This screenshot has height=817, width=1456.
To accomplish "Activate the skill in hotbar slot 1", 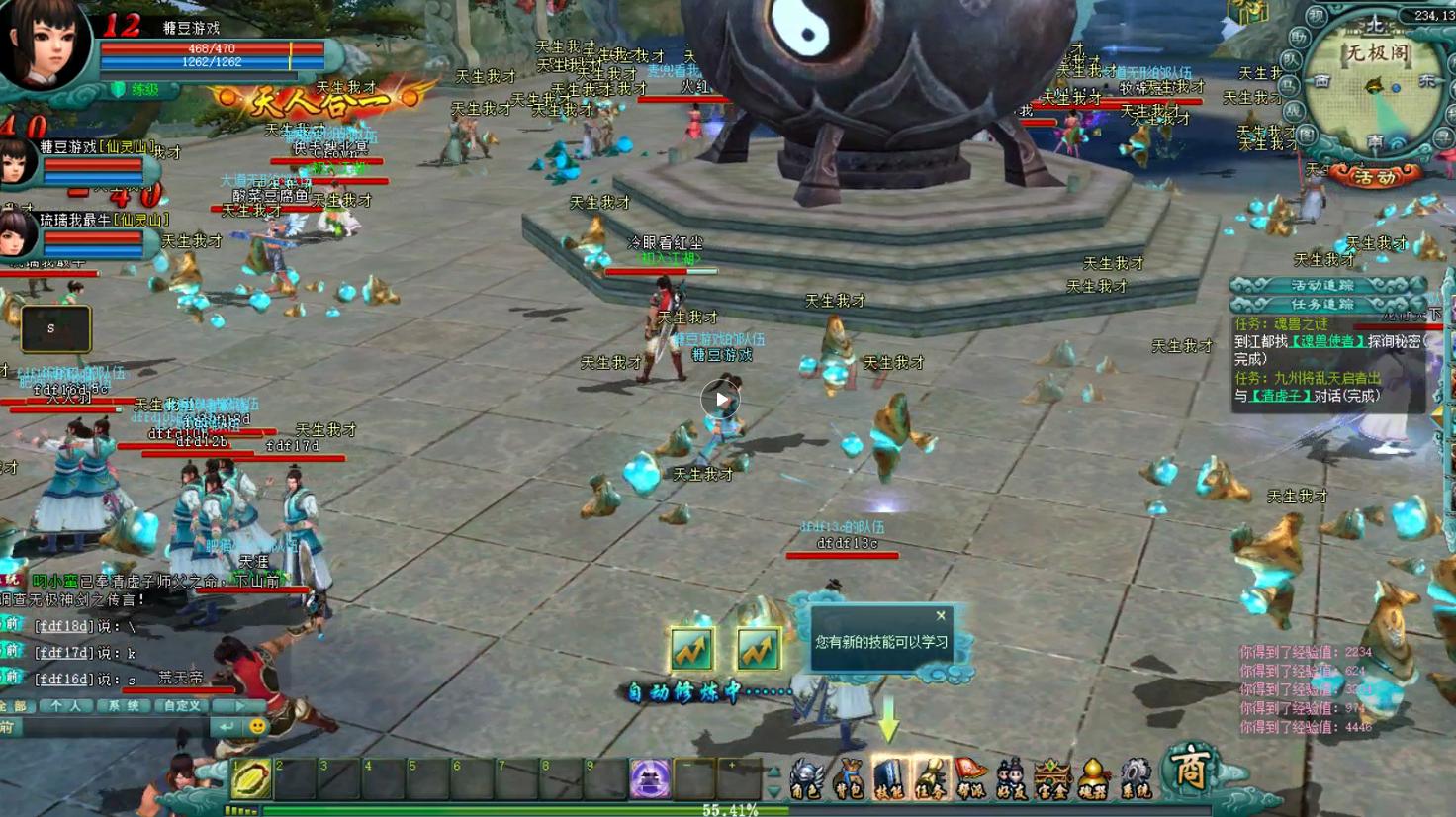I will (251, 779).
